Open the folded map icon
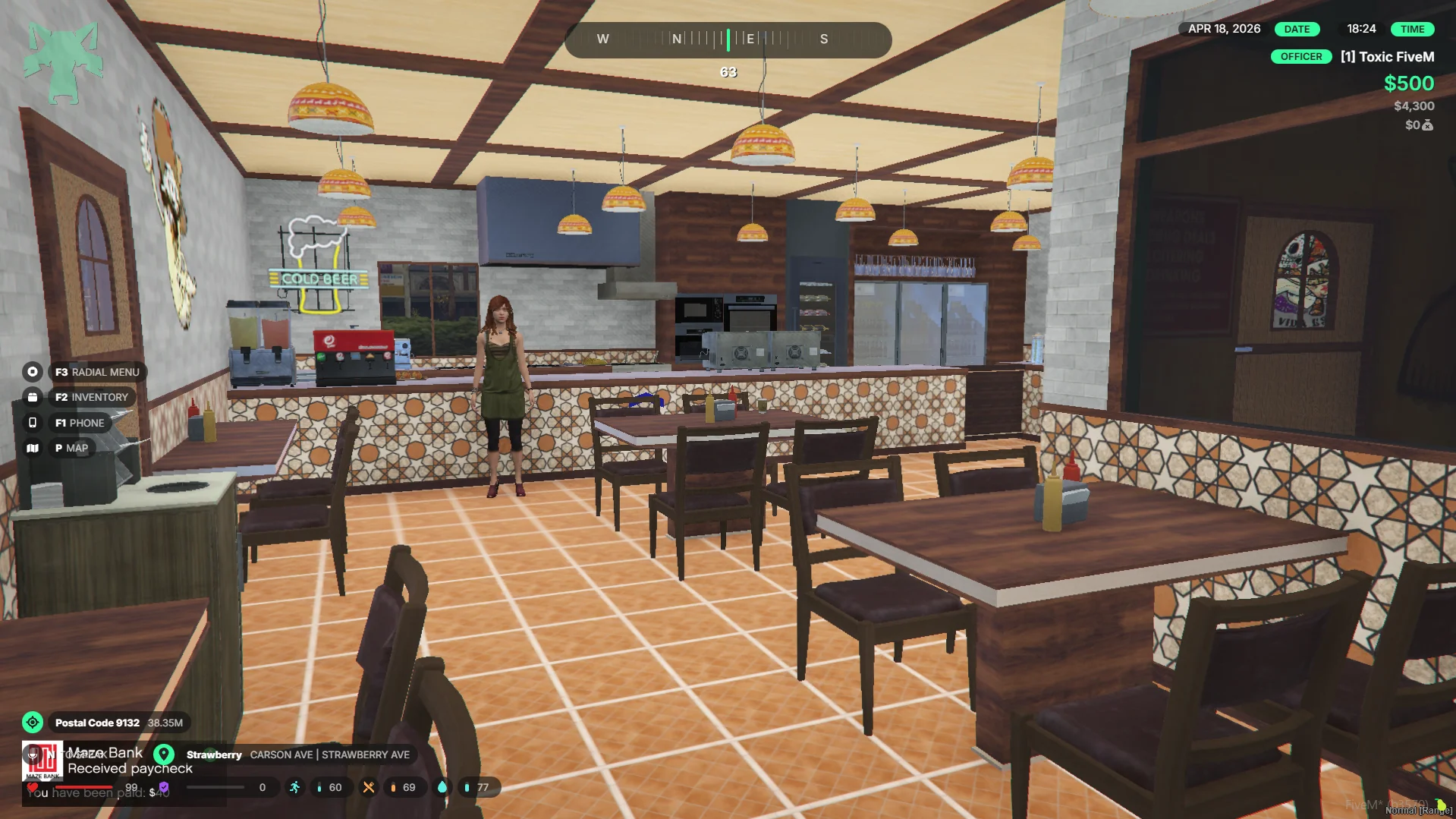The width and height of the screenshot is (1456, 819). pos(32,449)
